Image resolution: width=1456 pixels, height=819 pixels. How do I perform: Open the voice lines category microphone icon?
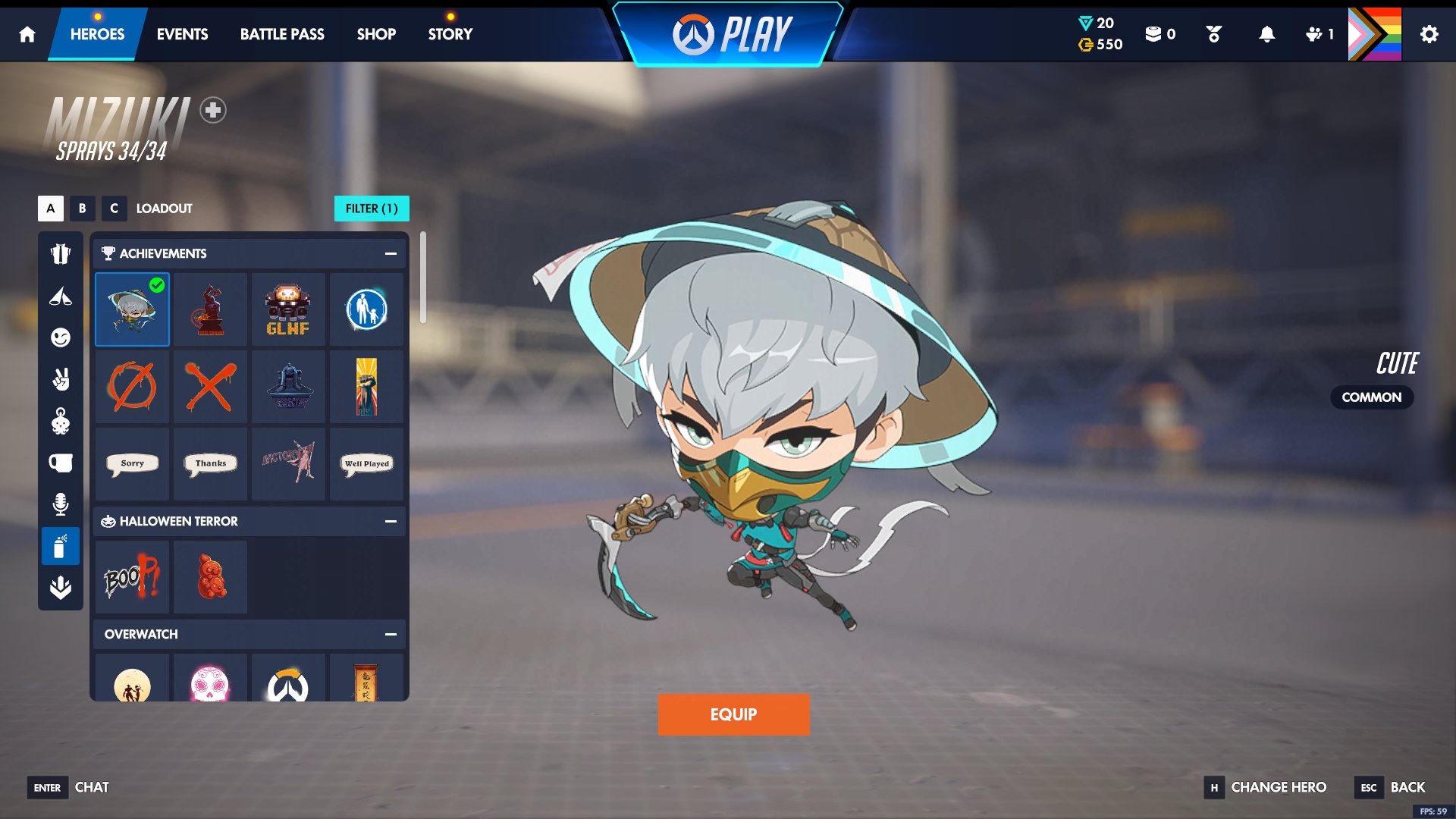(61, 504)
